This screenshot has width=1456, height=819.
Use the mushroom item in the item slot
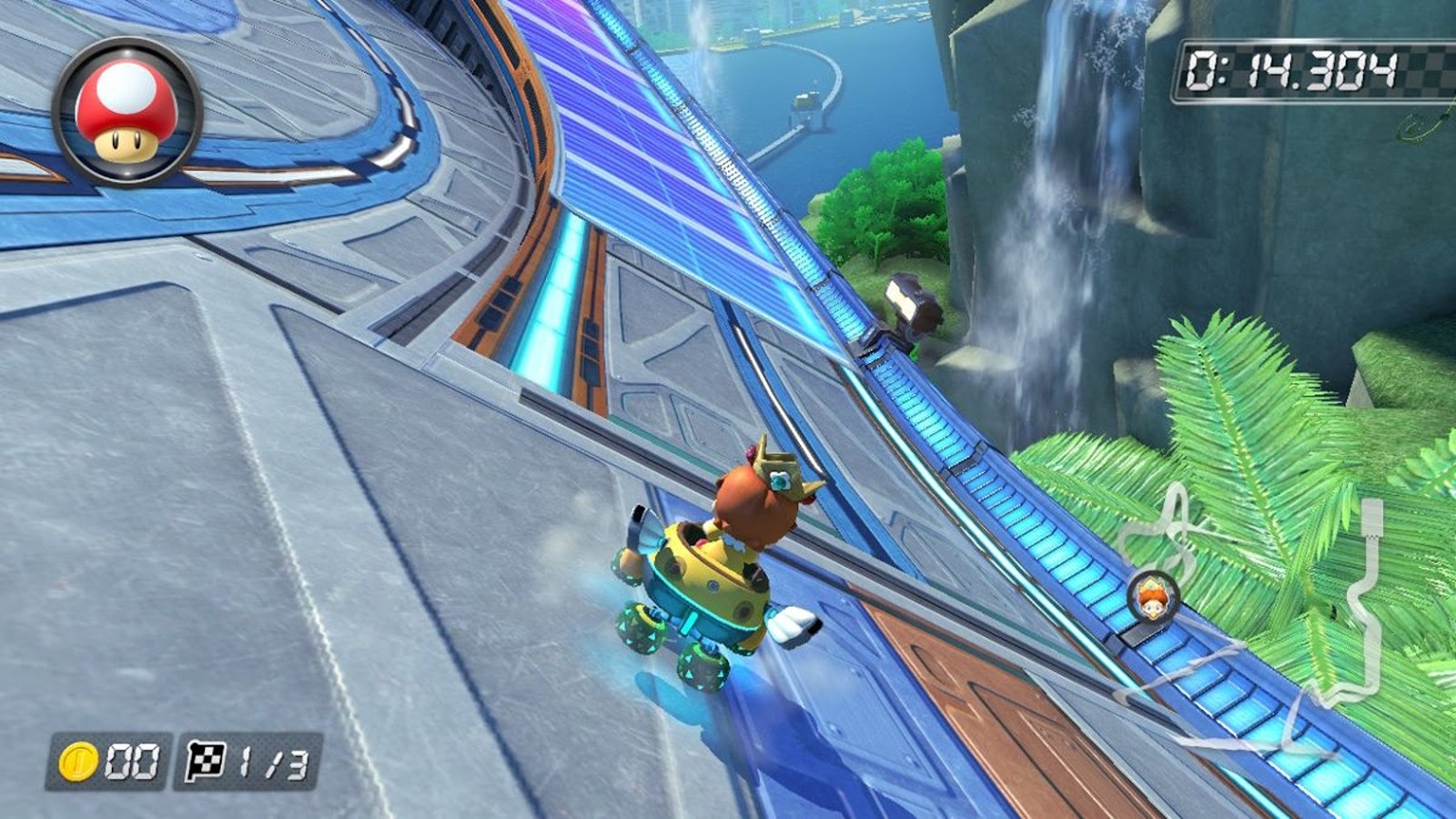click(x=127, y=114)
